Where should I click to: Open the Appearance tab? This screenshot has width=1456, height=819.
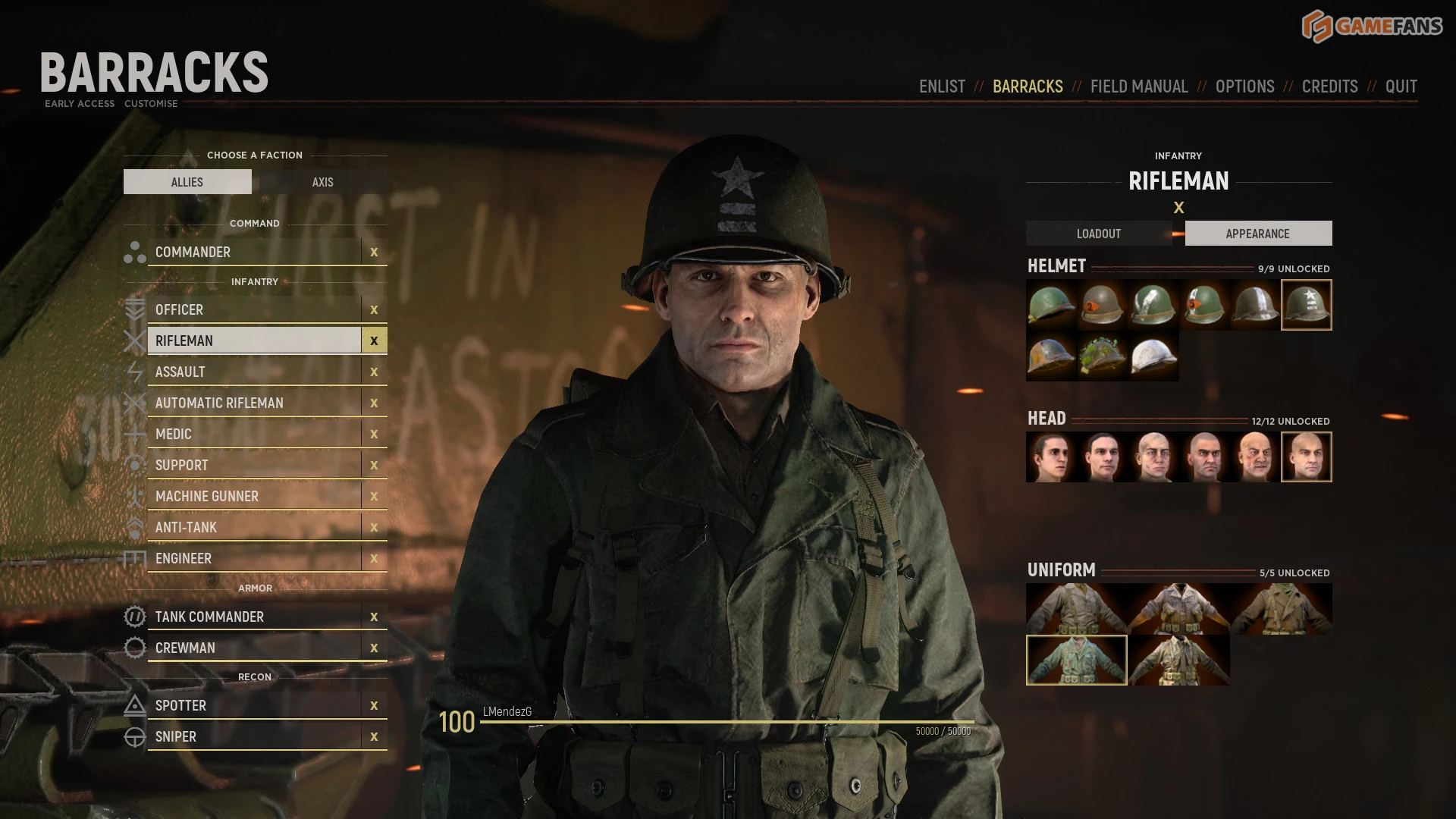pyautogui.click(x=1257, y=234)
